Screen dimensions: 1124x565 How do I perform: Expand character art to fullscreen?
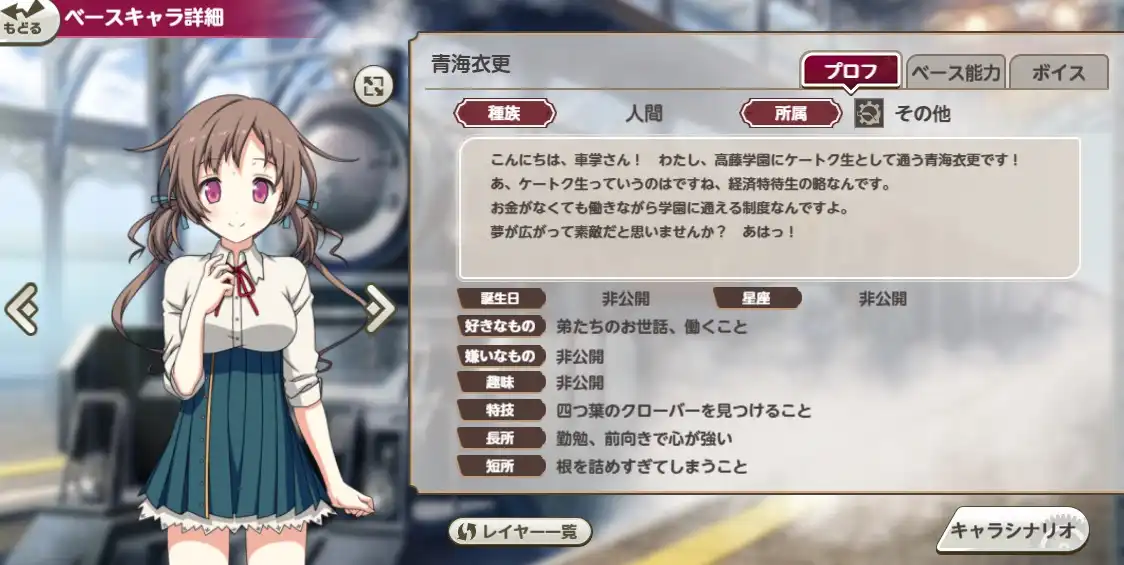373,86
